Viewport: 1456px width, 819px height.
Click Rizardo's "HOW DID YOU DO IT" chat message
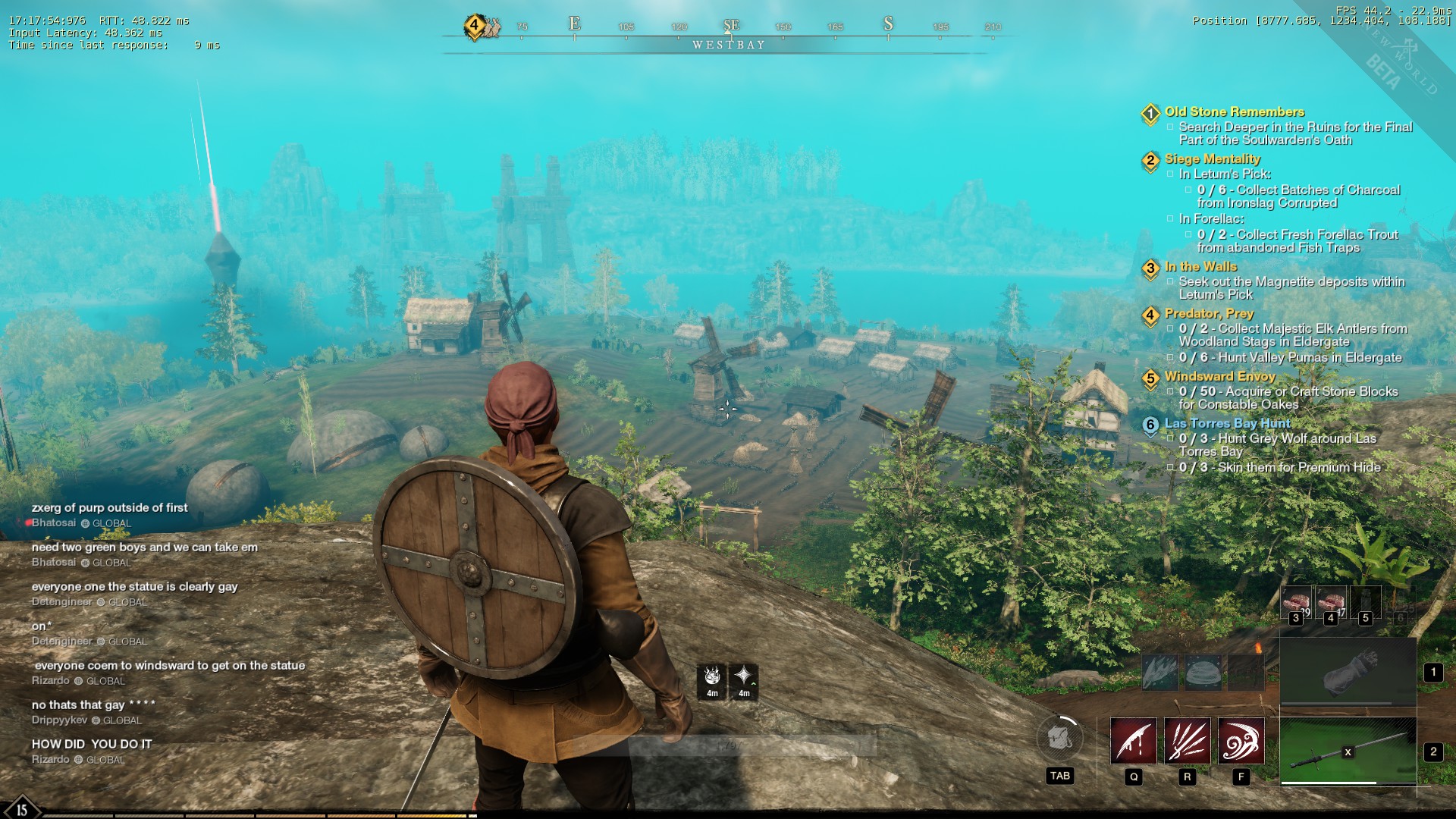tap(92, 745)
